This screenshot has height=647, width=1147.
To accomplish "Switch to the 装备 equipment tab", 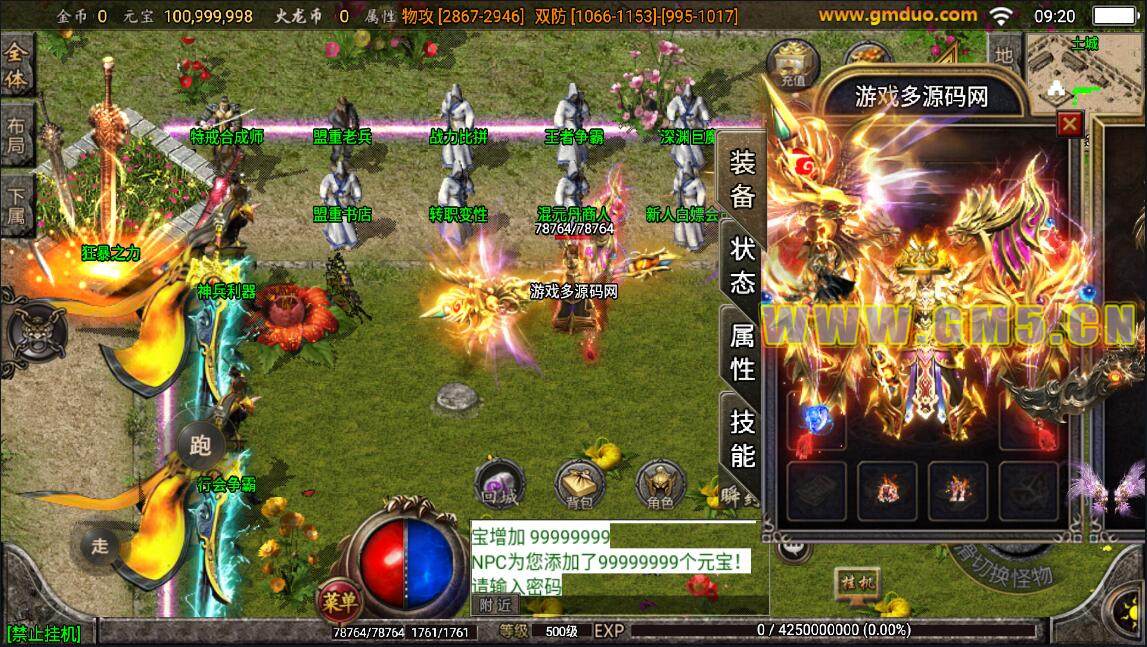I will [742, 178].
